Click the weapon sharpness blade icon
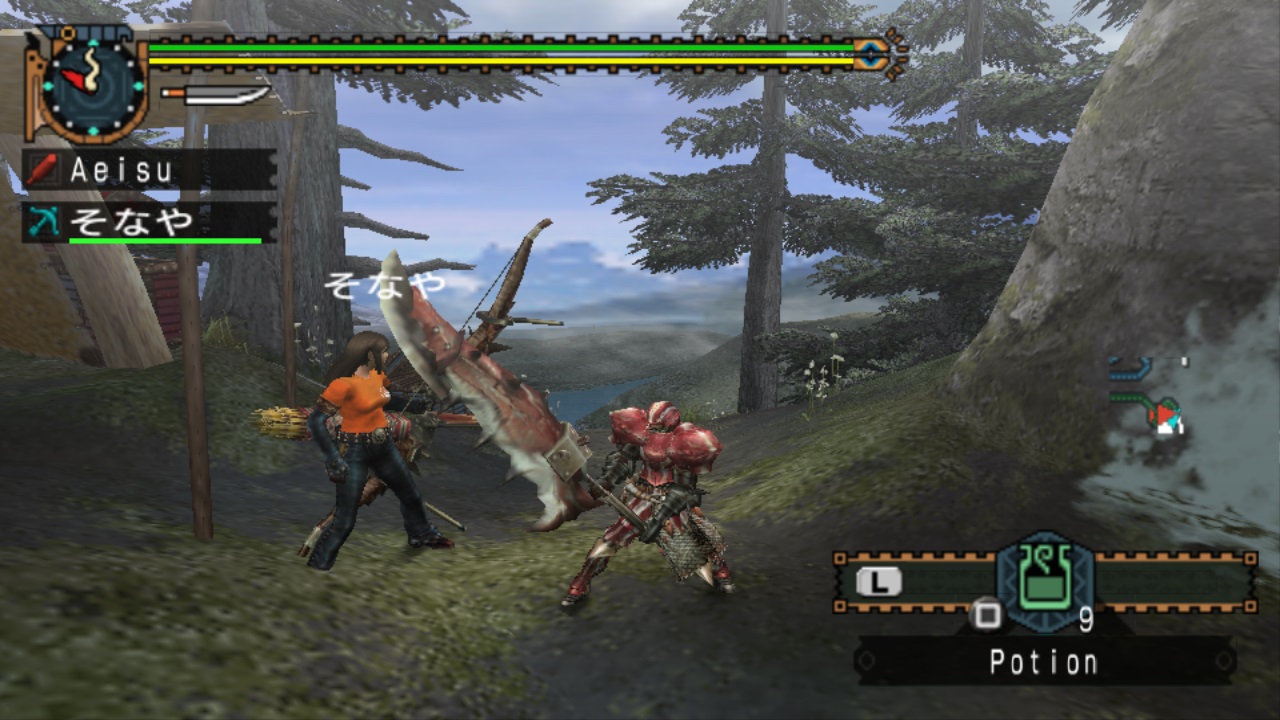Viewport: 1280px width, 720px height. [x=217, y=95]
